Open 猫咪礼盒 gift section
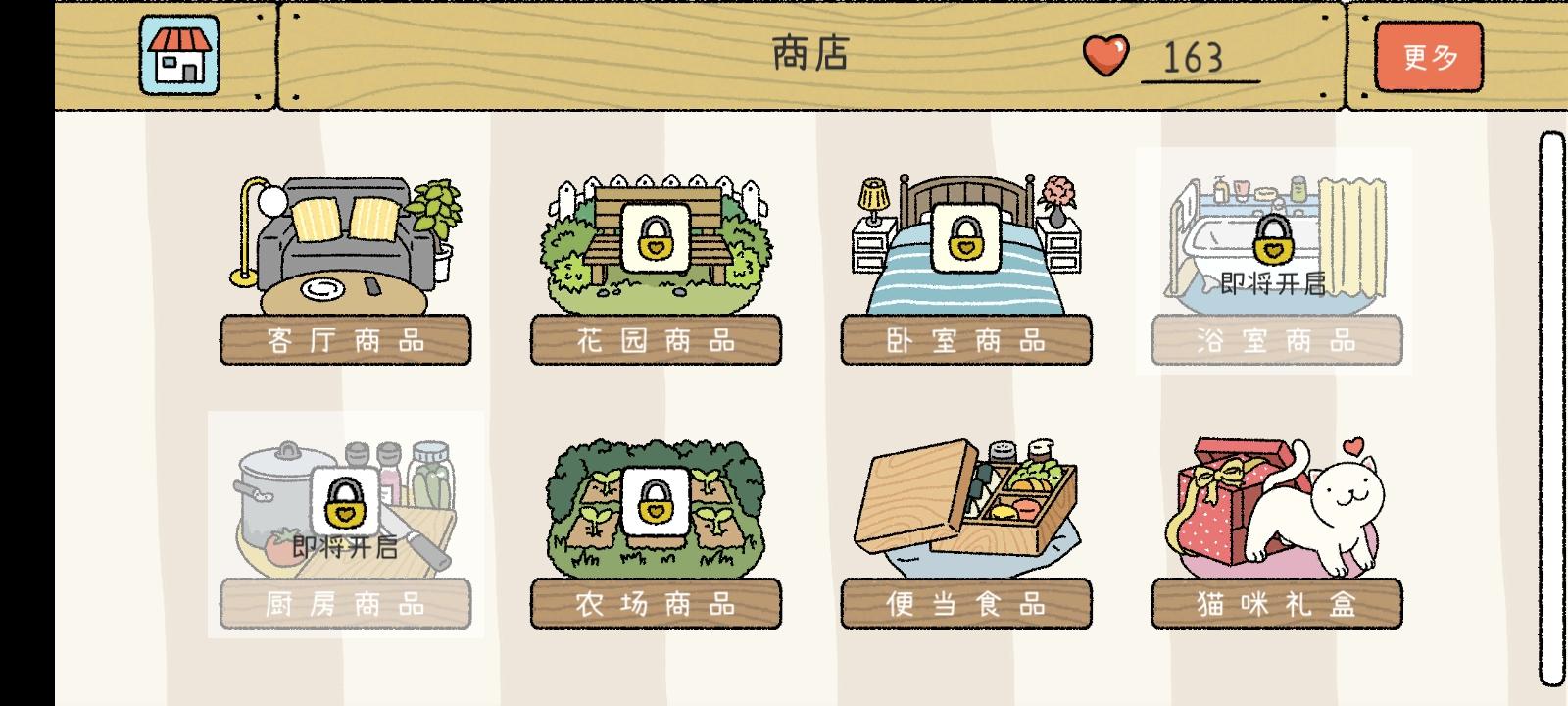The image size is (1568, 706). click(x=1276, y=606)
